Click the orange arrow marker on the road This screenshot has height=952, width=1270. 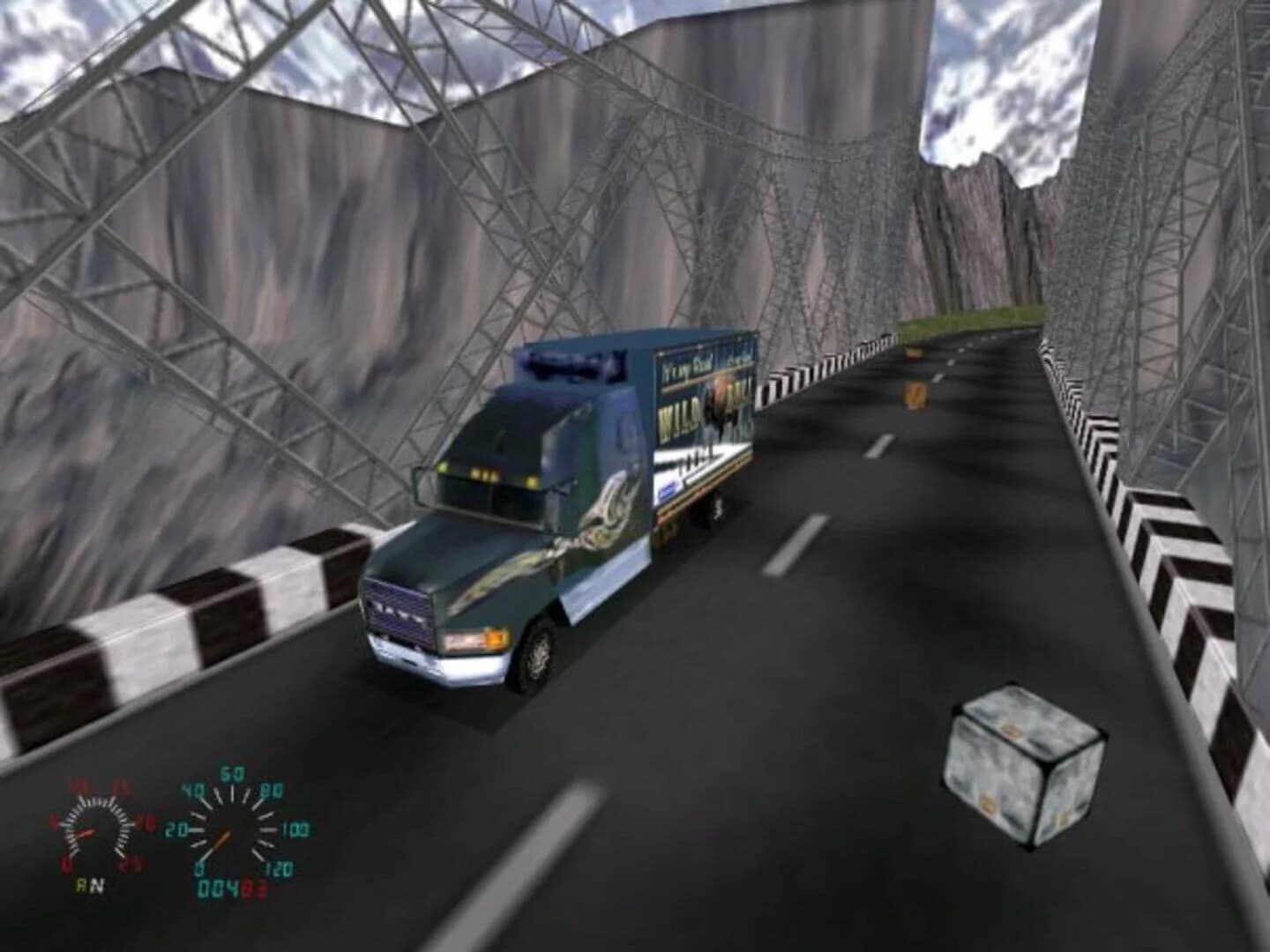(915, 392)
